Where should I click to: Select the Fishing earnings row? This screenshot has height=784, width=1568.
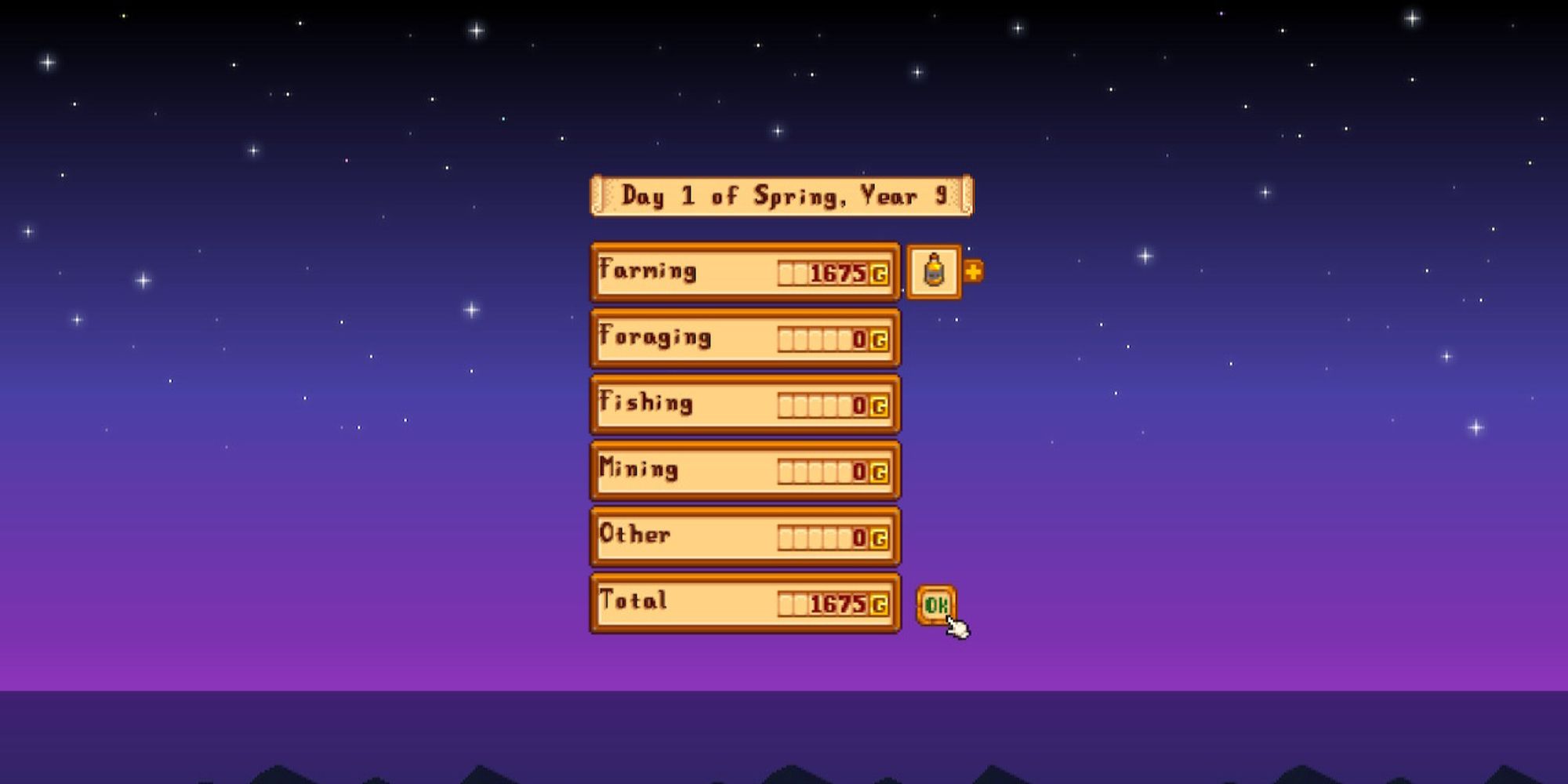coord(745,405)
